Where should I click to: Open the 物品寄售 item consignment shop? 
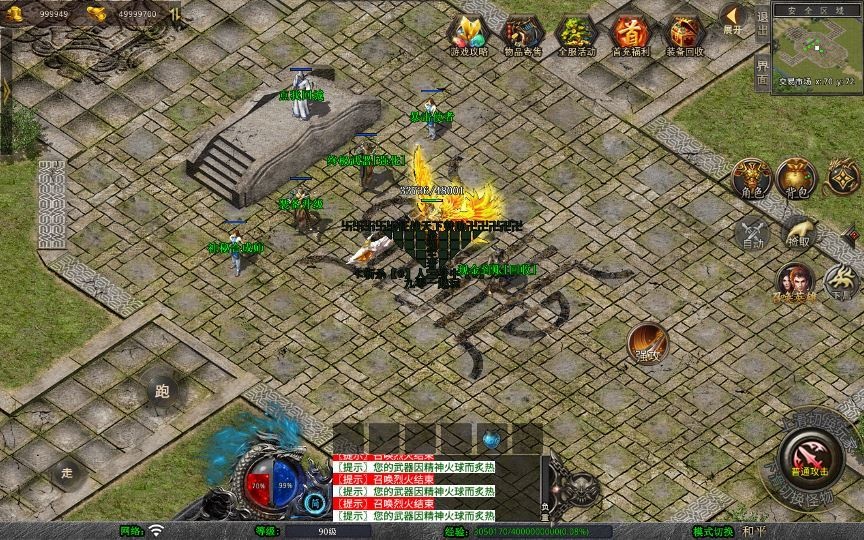[522, 36]
